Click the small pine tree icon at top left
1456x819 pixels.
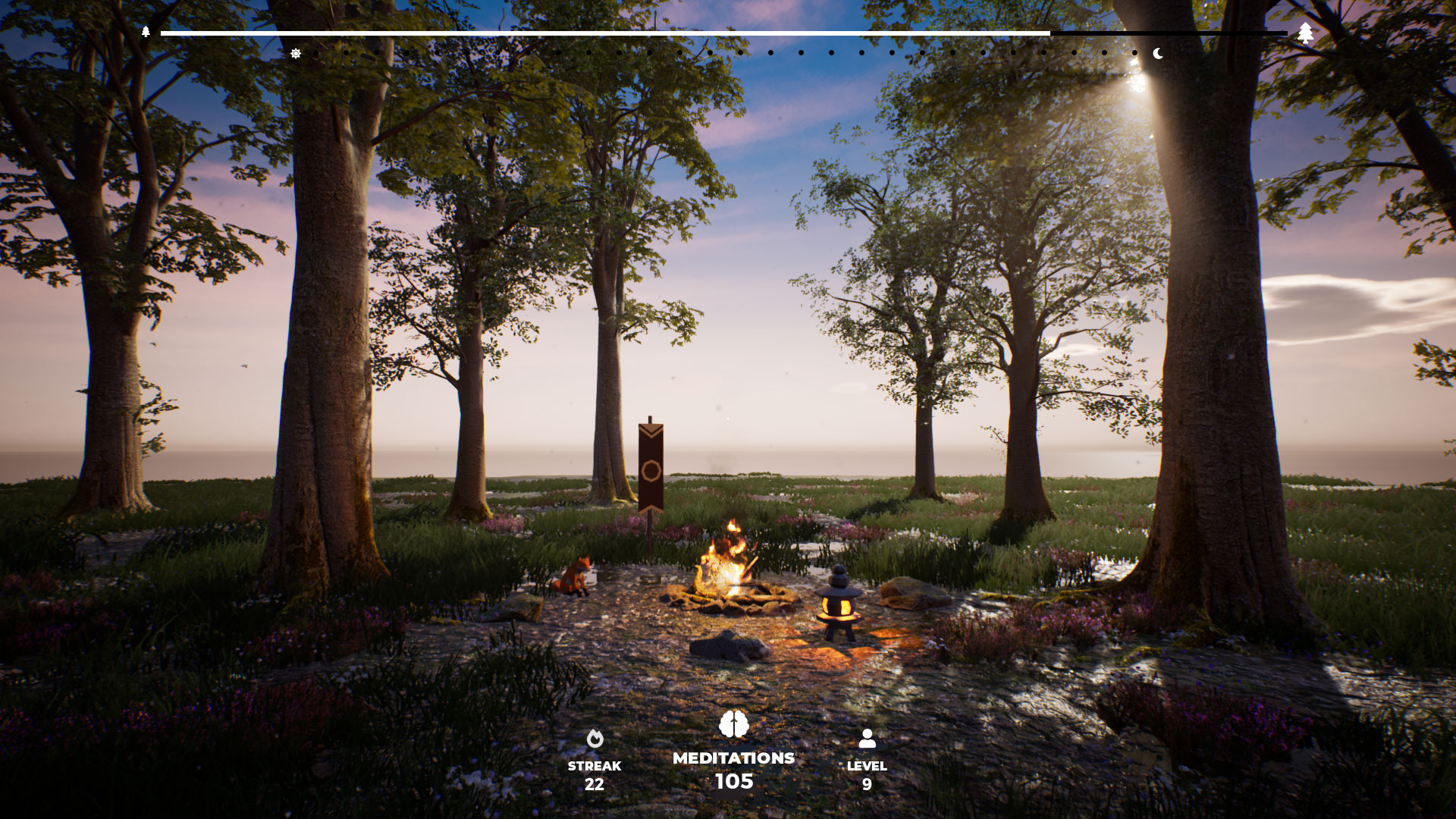146,33
